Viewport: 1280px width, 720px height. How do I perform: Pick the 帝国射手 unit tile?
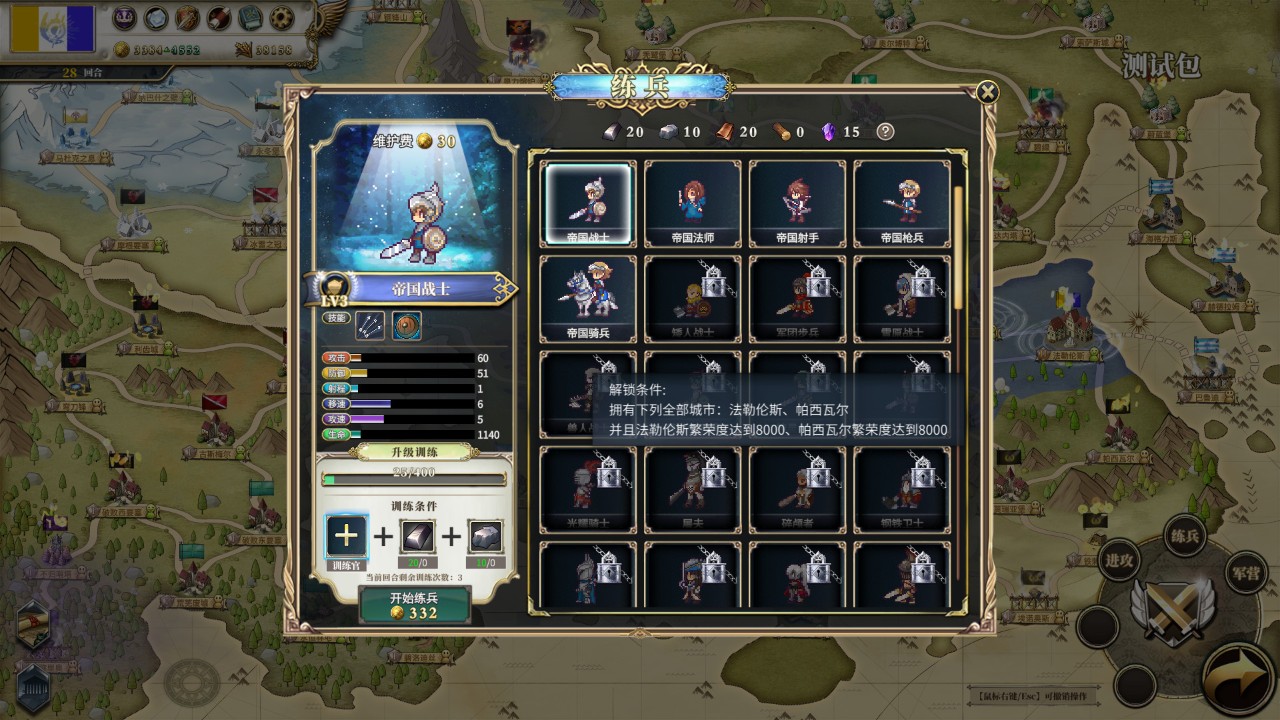pyautogui.click(x=797, y=203)
